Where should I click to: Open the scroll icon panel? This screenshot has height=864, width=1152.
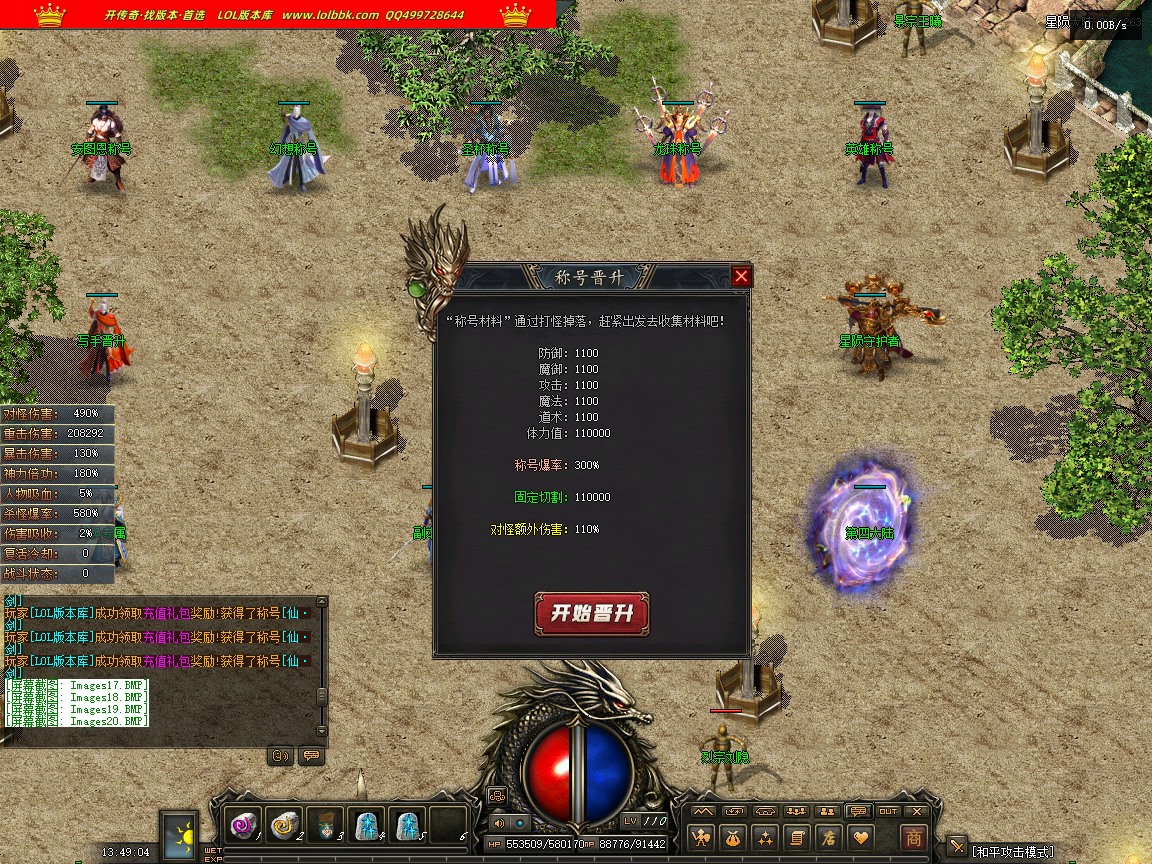pos(797,837)
